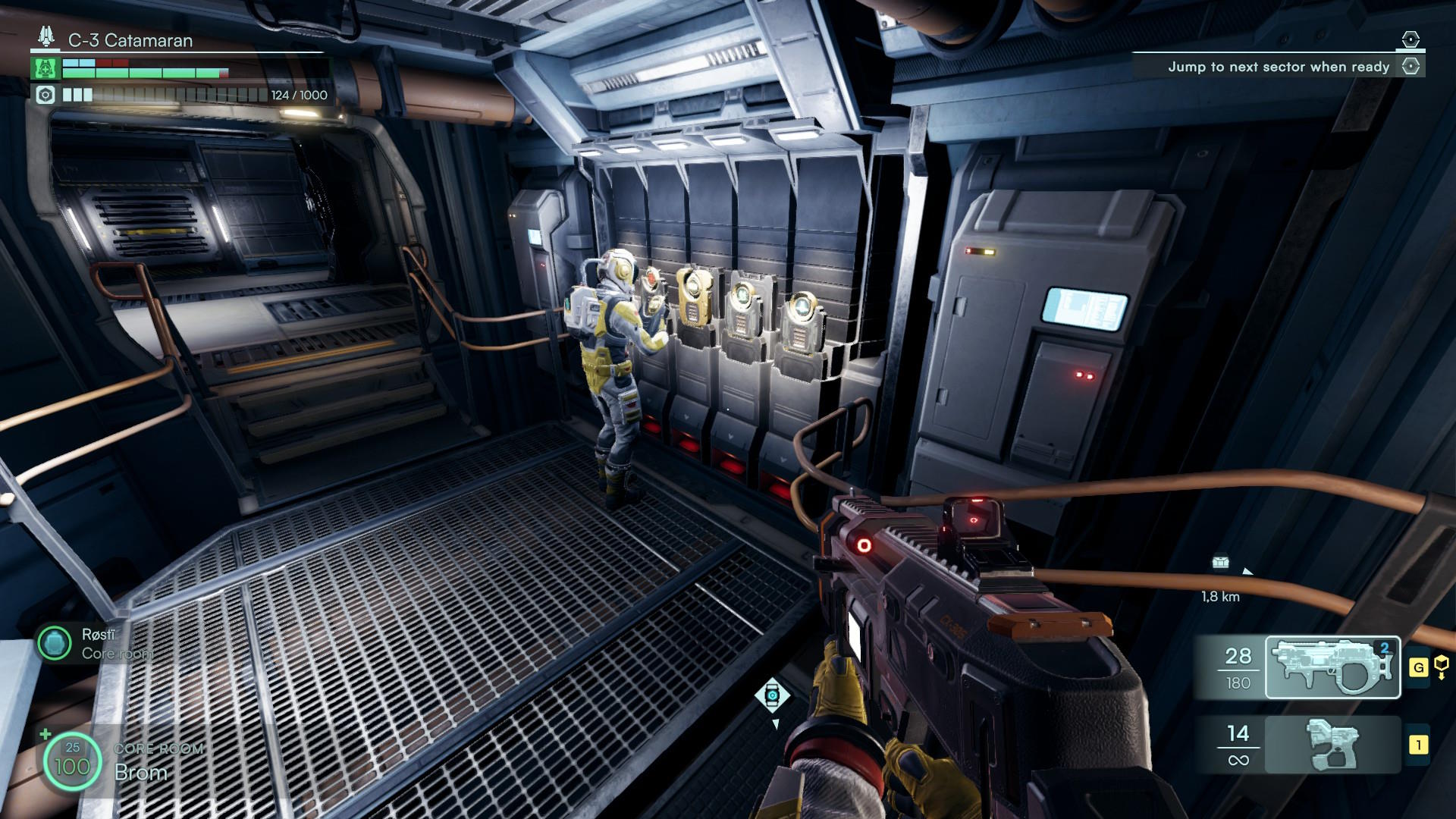
Task: Click the C-3 Catamaran ship icon
Action: (47, 36)
